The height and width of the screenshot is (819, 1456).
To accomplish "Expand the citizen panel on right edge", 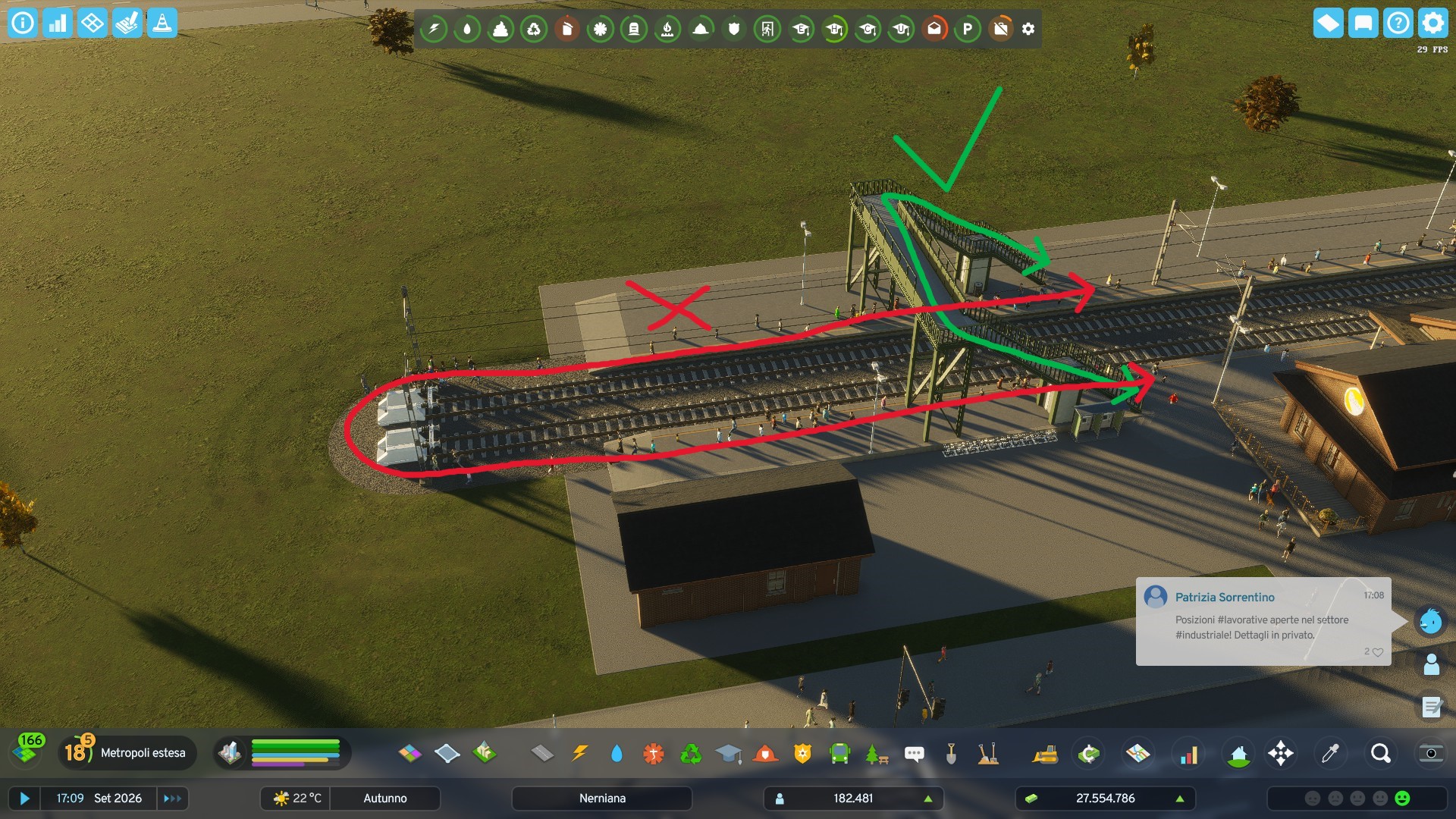I will click(1430, 665).
